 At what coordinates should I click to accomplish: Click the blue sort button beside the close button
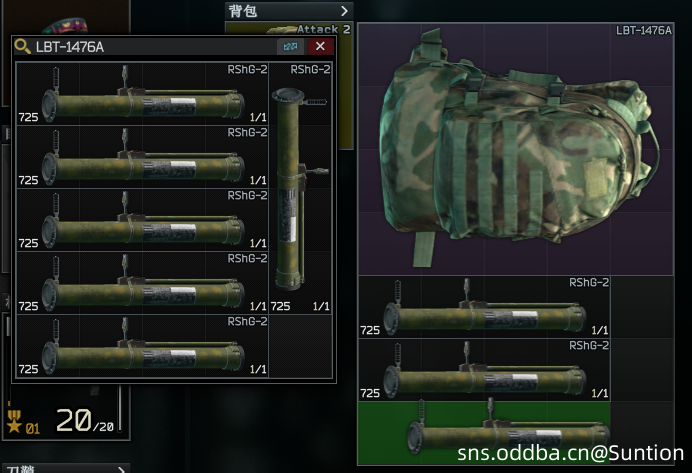point(290,47)
